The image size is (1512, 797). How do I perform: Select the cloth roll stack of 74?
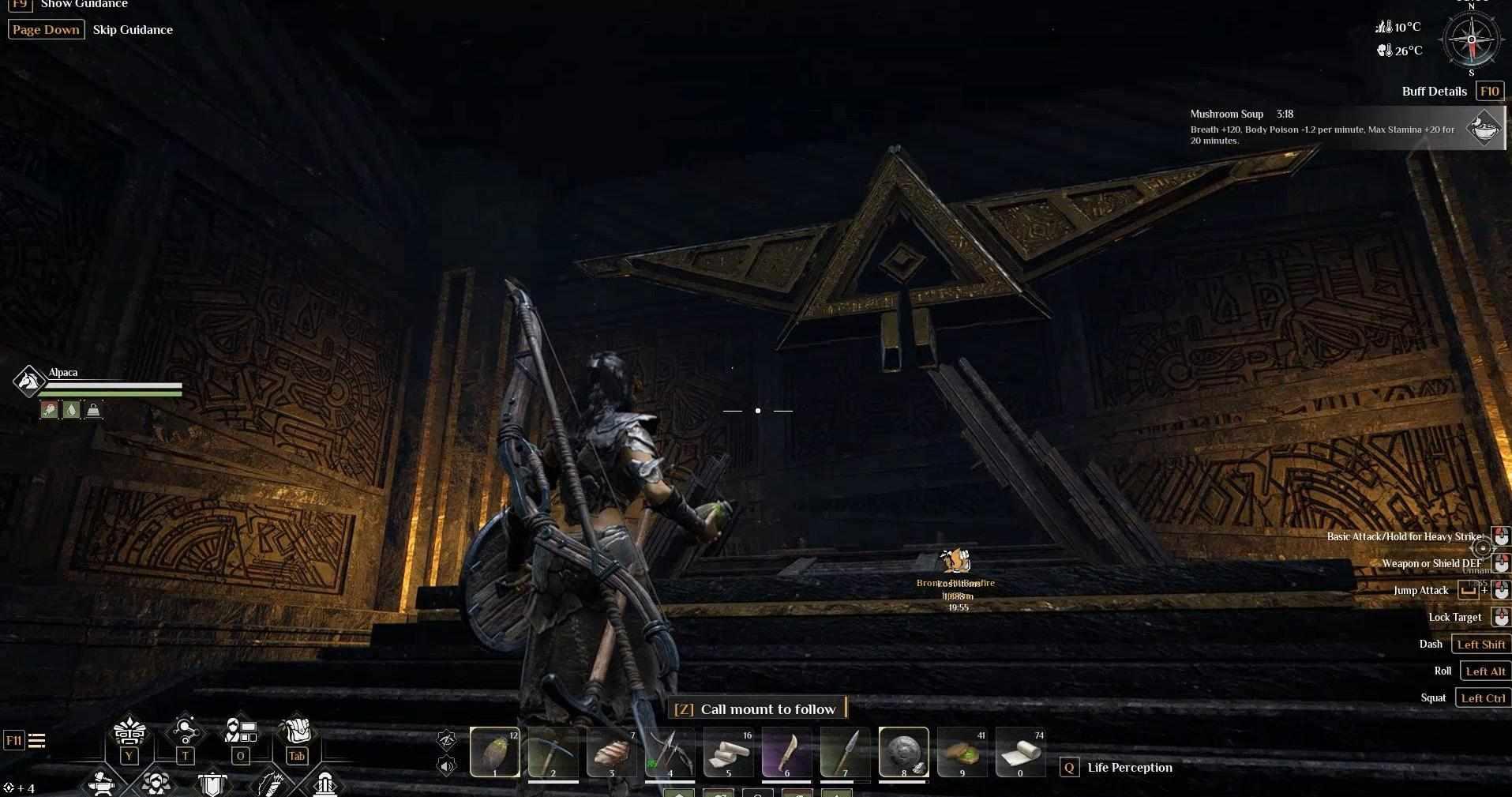[1020, 752]
